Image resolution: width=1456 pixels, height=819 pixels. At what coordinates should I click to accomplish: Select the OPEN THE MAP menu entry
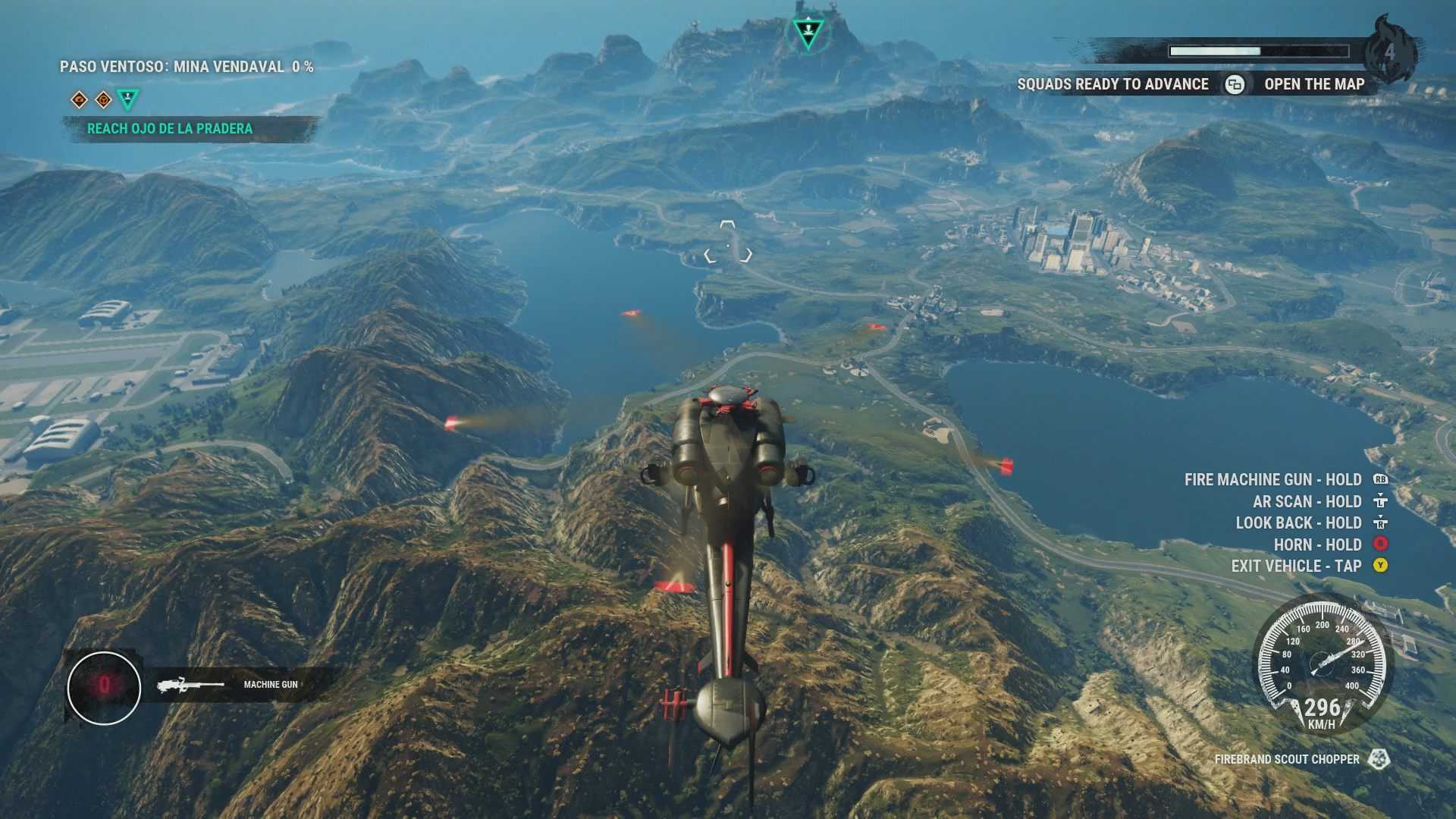pos(1313,85)
